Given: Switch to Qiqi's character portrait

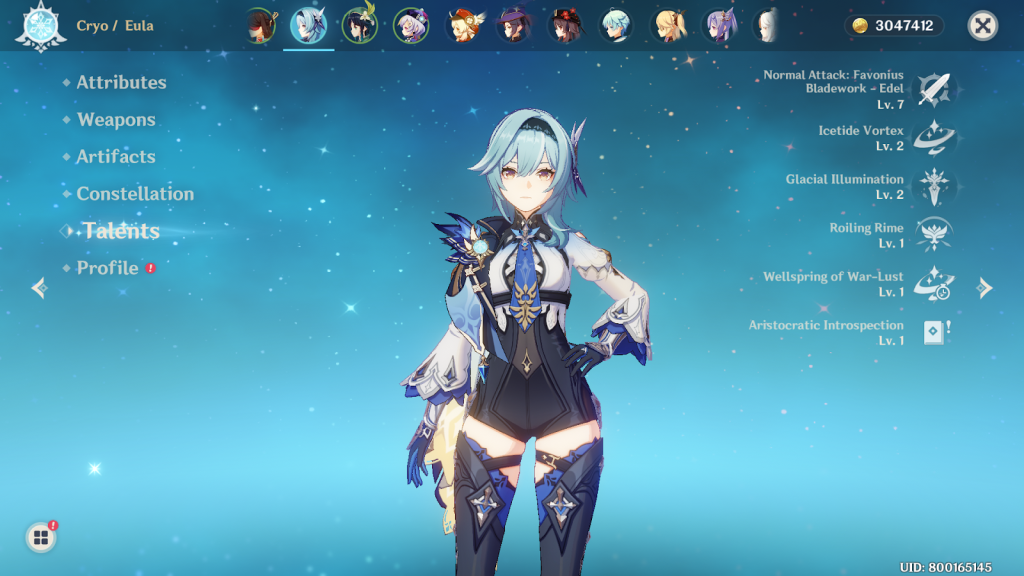Looking at the screenshot, I should (x=411, y=26).
